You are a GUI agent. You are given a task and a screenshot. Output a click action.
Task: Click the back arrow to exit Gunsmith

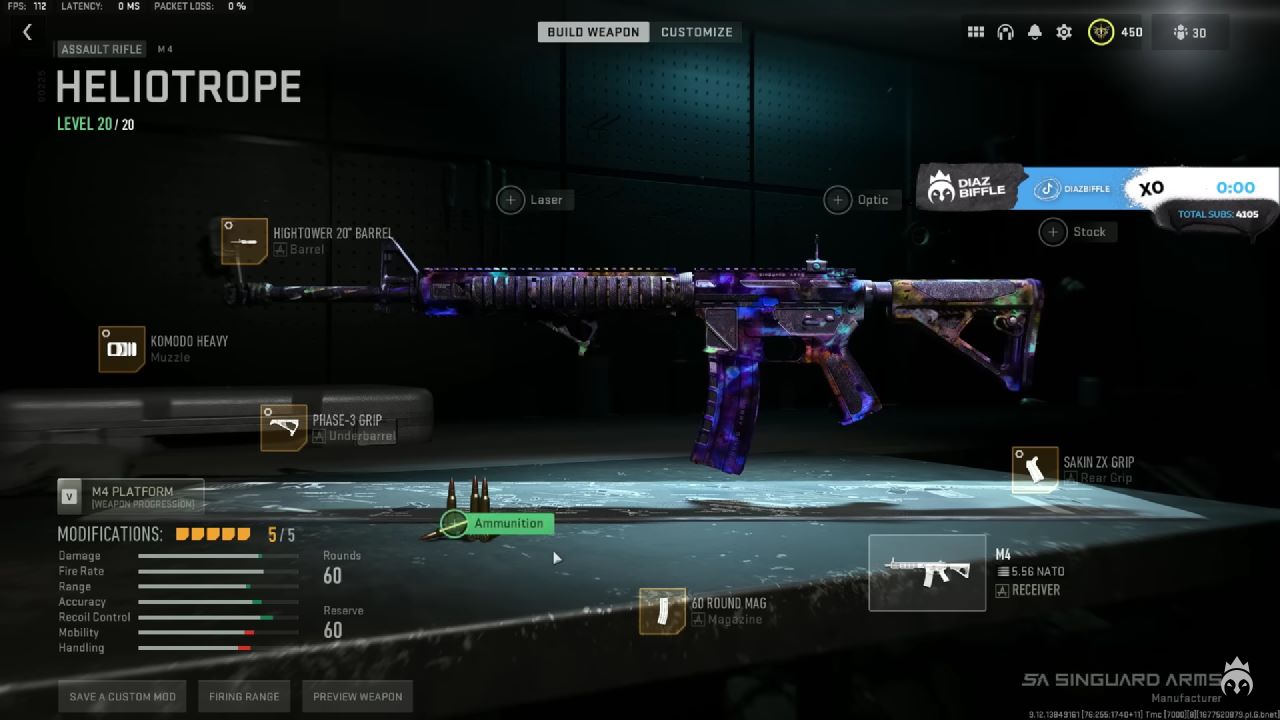(27, 31)
